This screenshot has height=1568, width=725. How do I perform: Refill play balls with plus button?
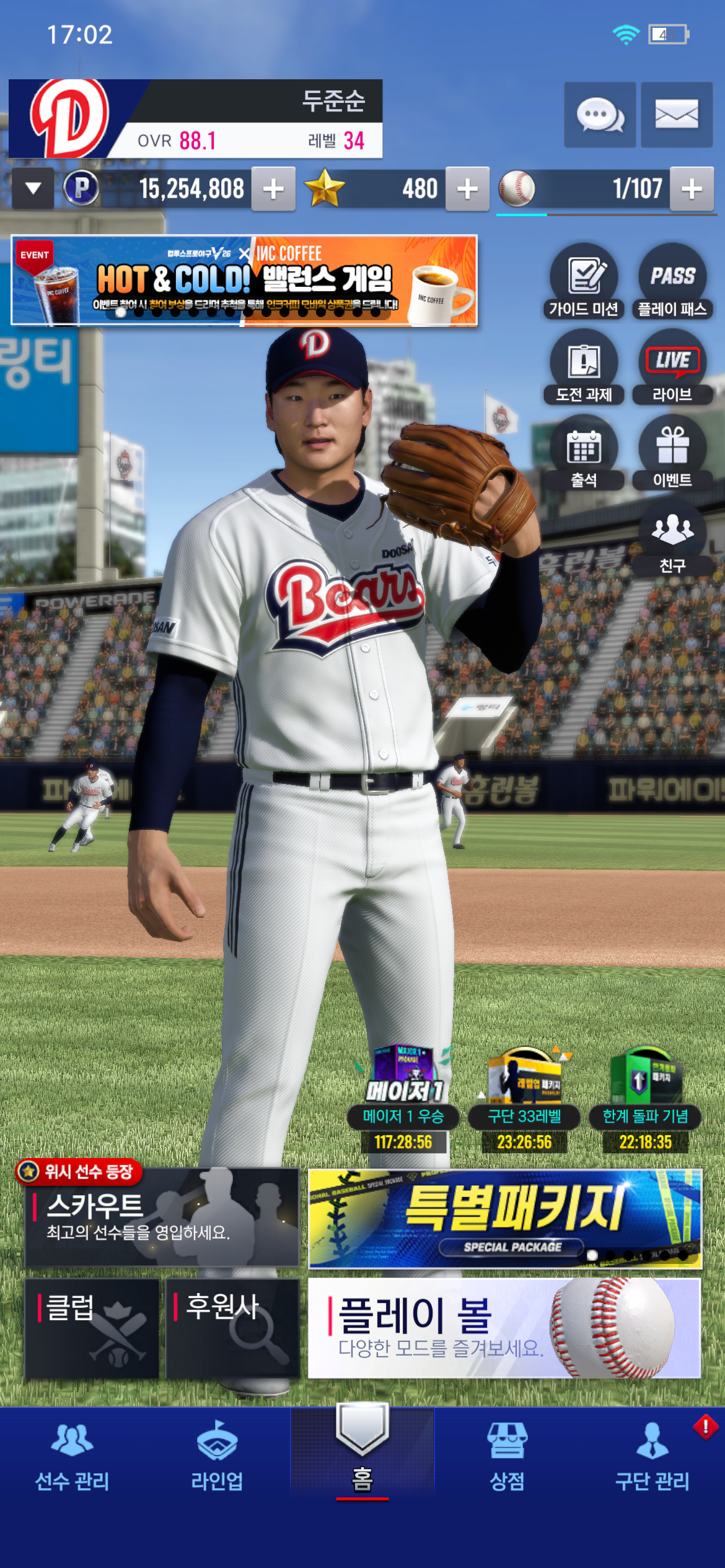[x=692, y=189]
